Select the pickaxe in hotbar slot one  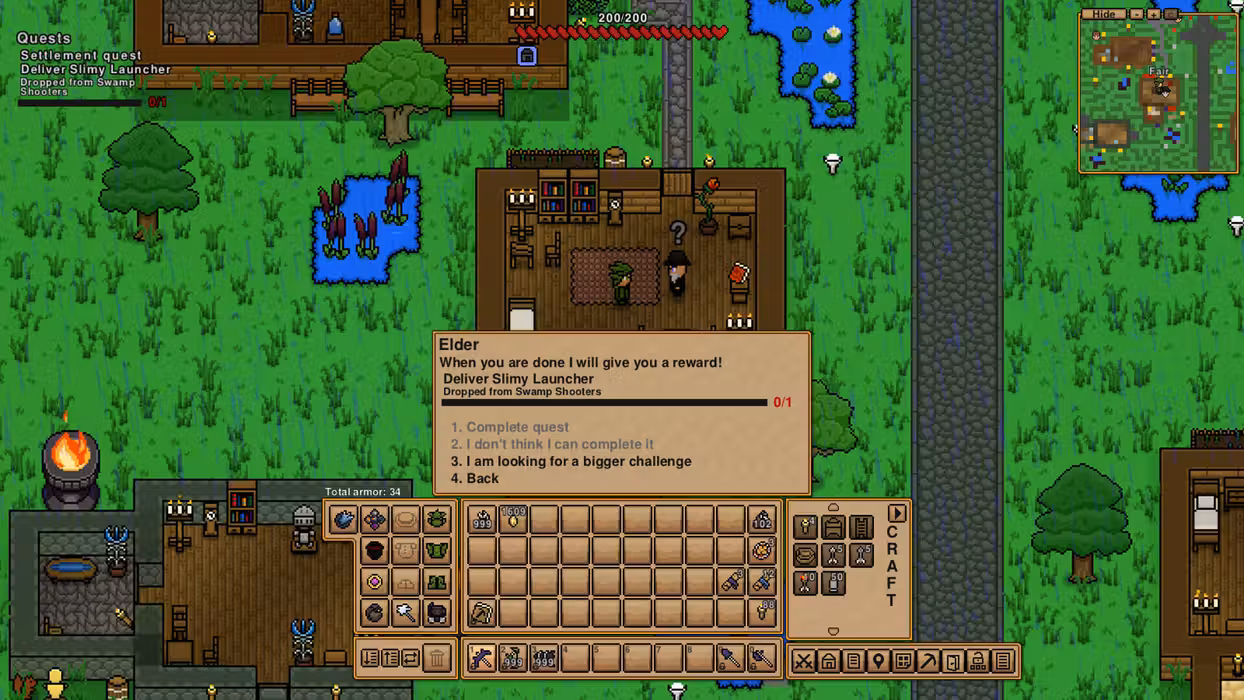[481, 658]
